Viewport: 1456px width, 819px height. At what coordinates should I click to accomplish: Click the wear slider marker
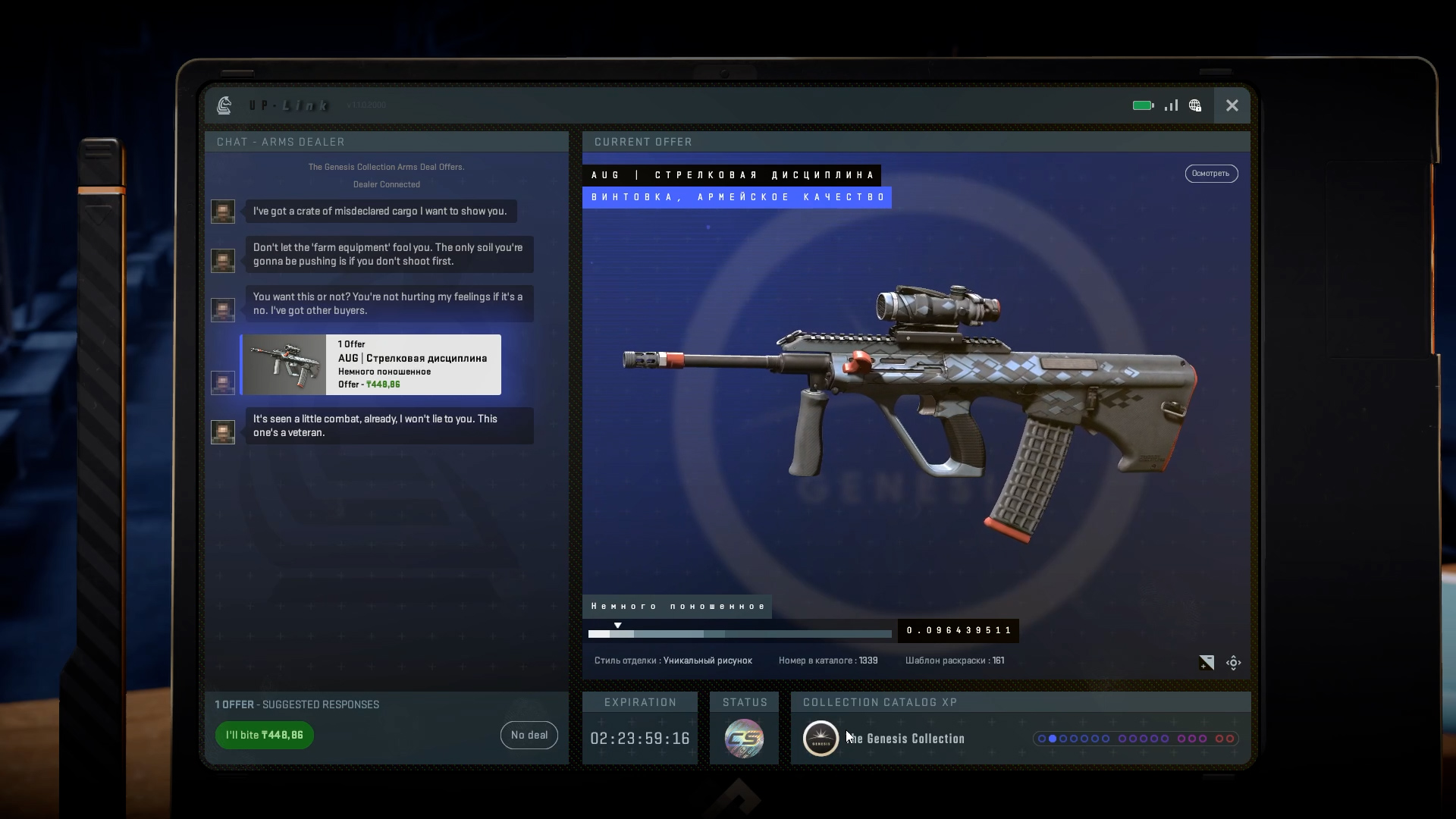617,625
